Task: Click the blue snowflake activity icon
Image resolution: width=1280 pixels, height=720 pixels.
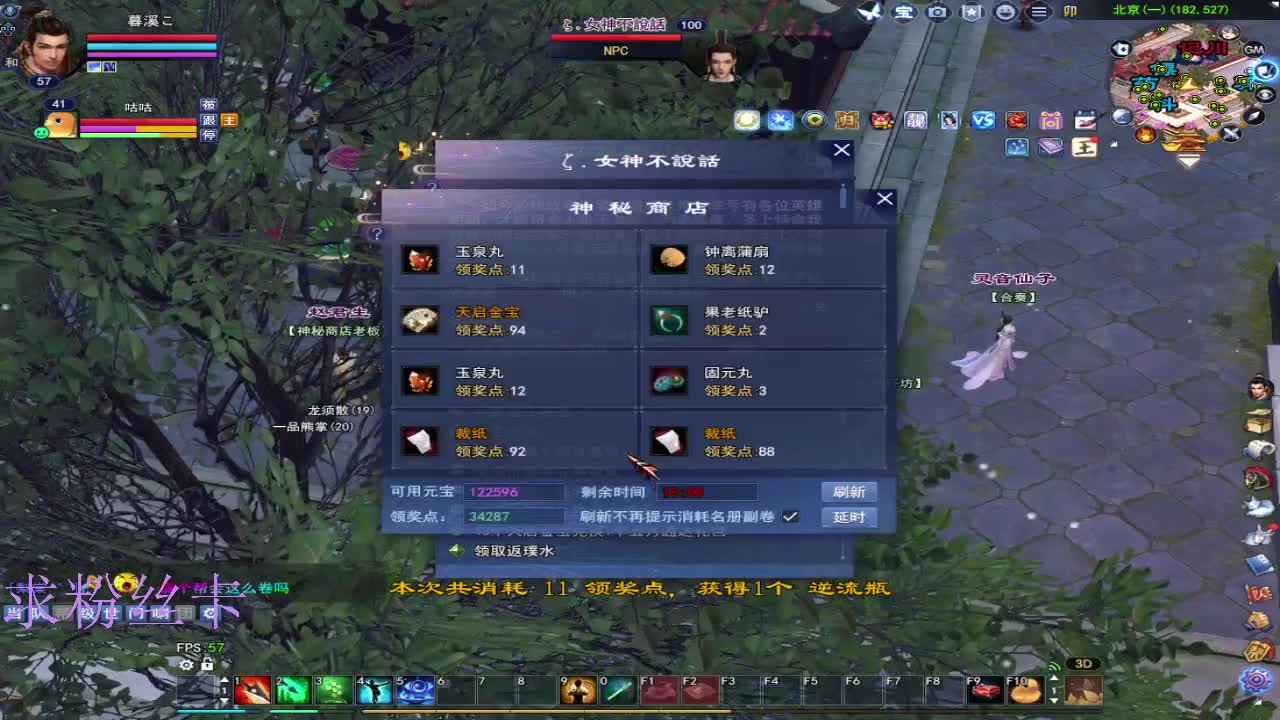Action: point(781,120)
